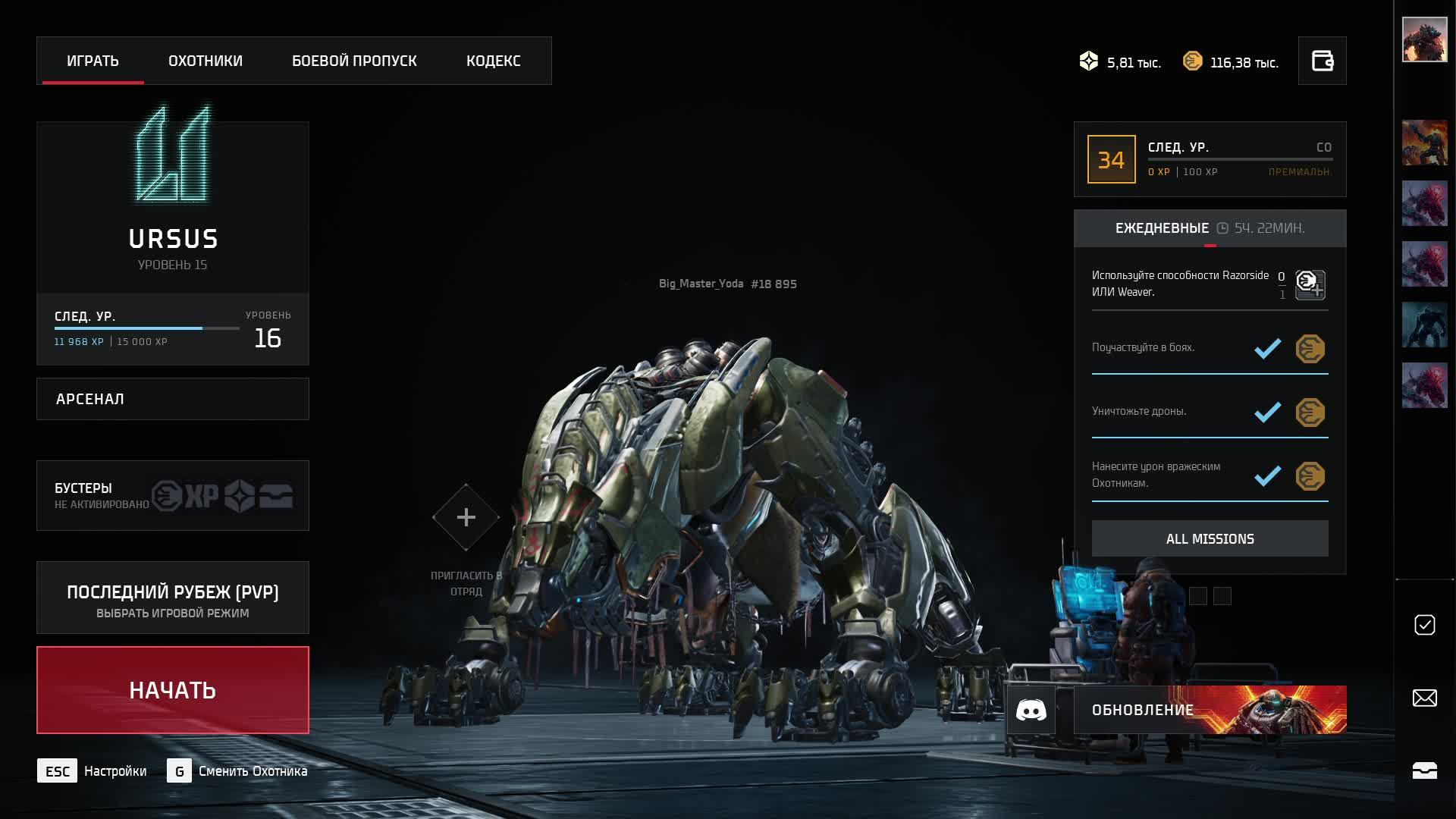Choose game mode ПОСЛЕДНИЙ РУБЕЖ (PVP)
The width and height of the screenshot is (1456, 819).
[173, 598]
